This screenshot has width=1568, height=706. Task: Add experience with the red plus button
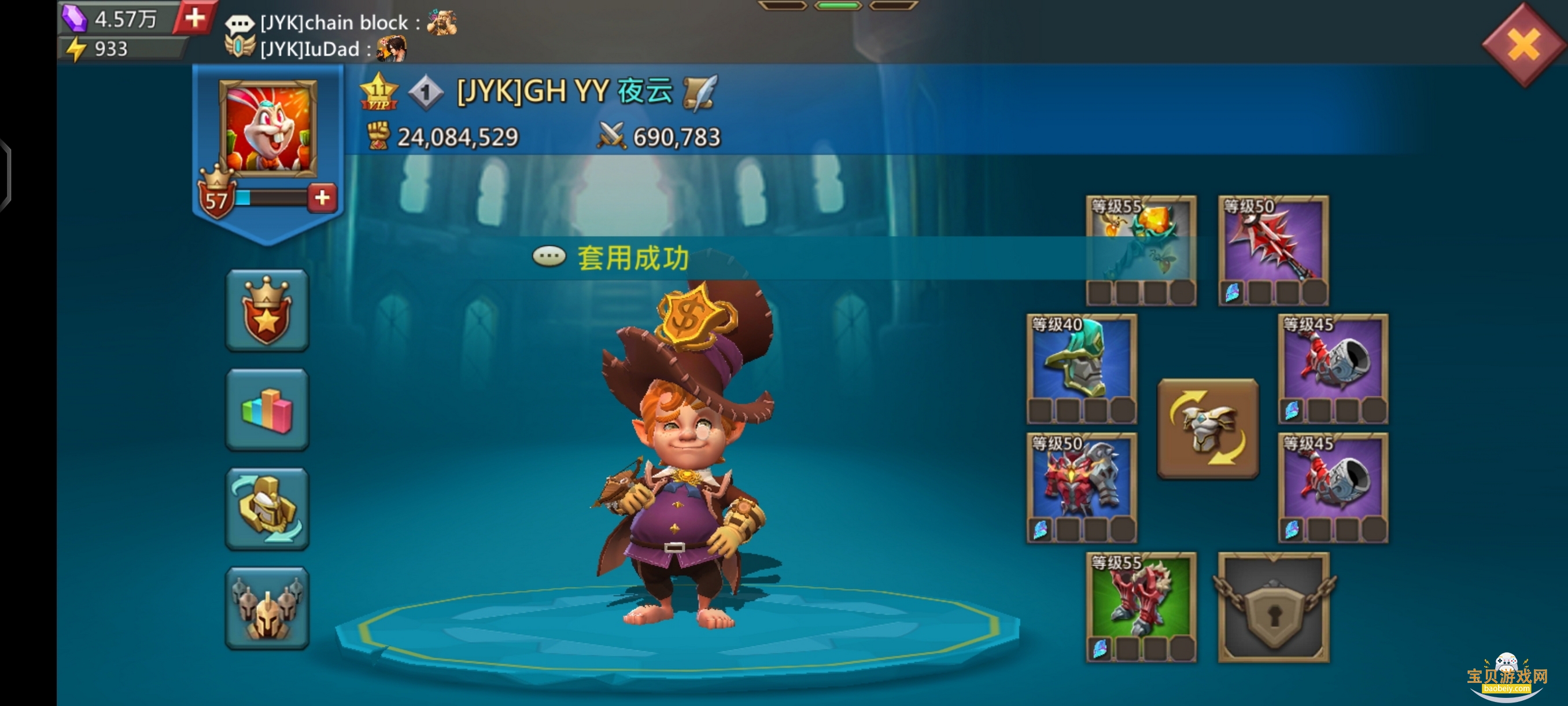pyautogui.click(x=322, y=197)
